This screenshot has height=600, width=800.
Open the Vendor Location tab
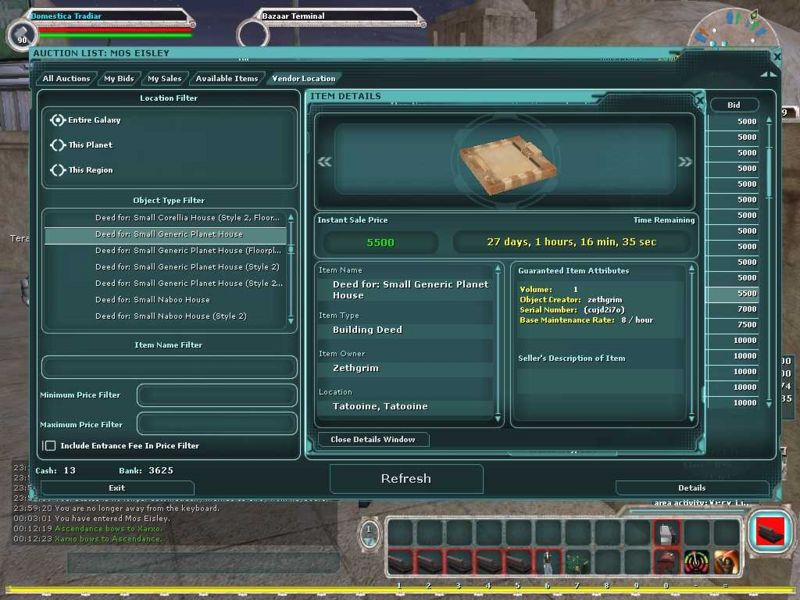(303, 78)
